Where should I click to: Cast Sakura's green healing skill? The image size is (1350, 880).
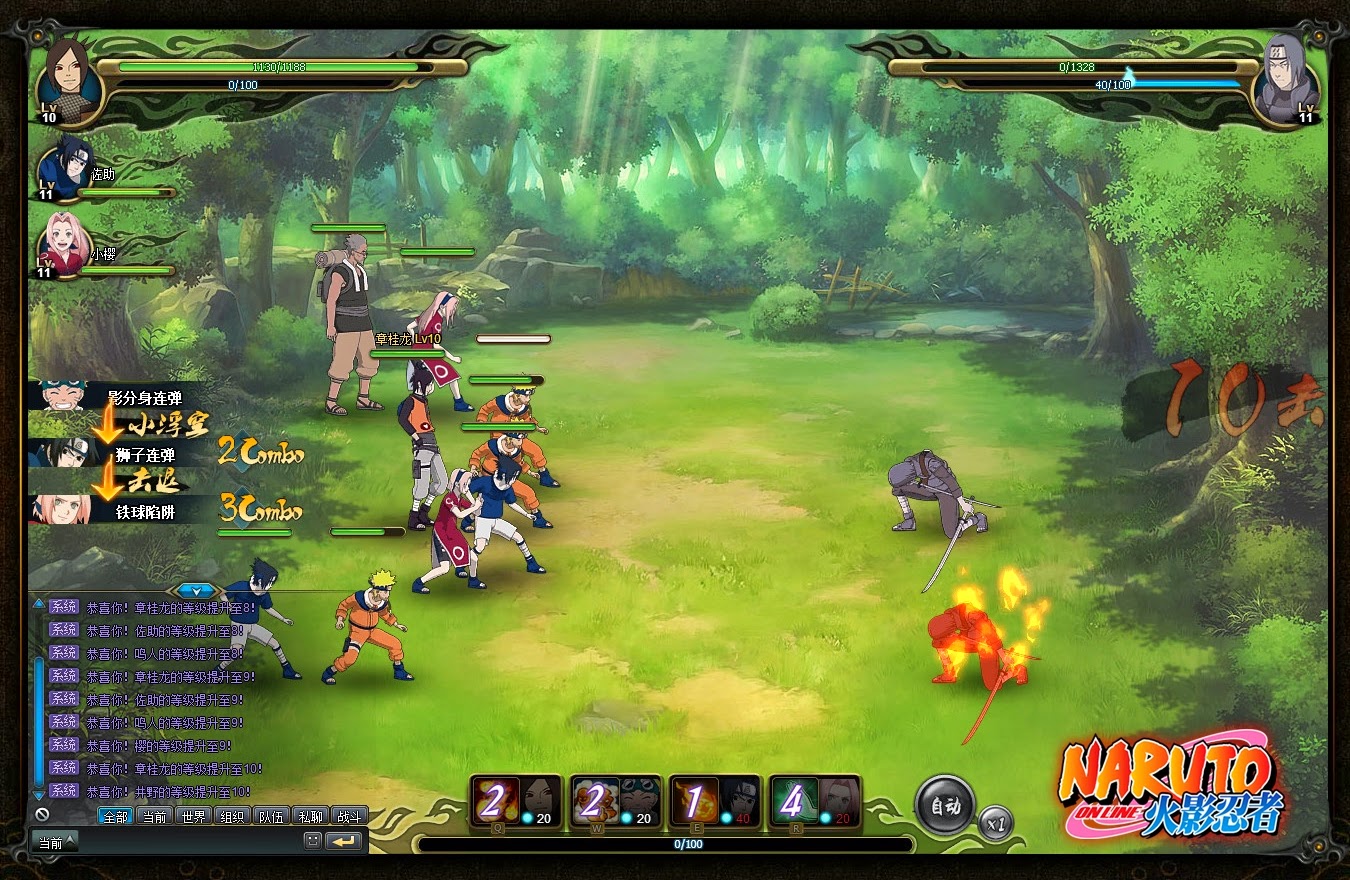pos(795,802)
